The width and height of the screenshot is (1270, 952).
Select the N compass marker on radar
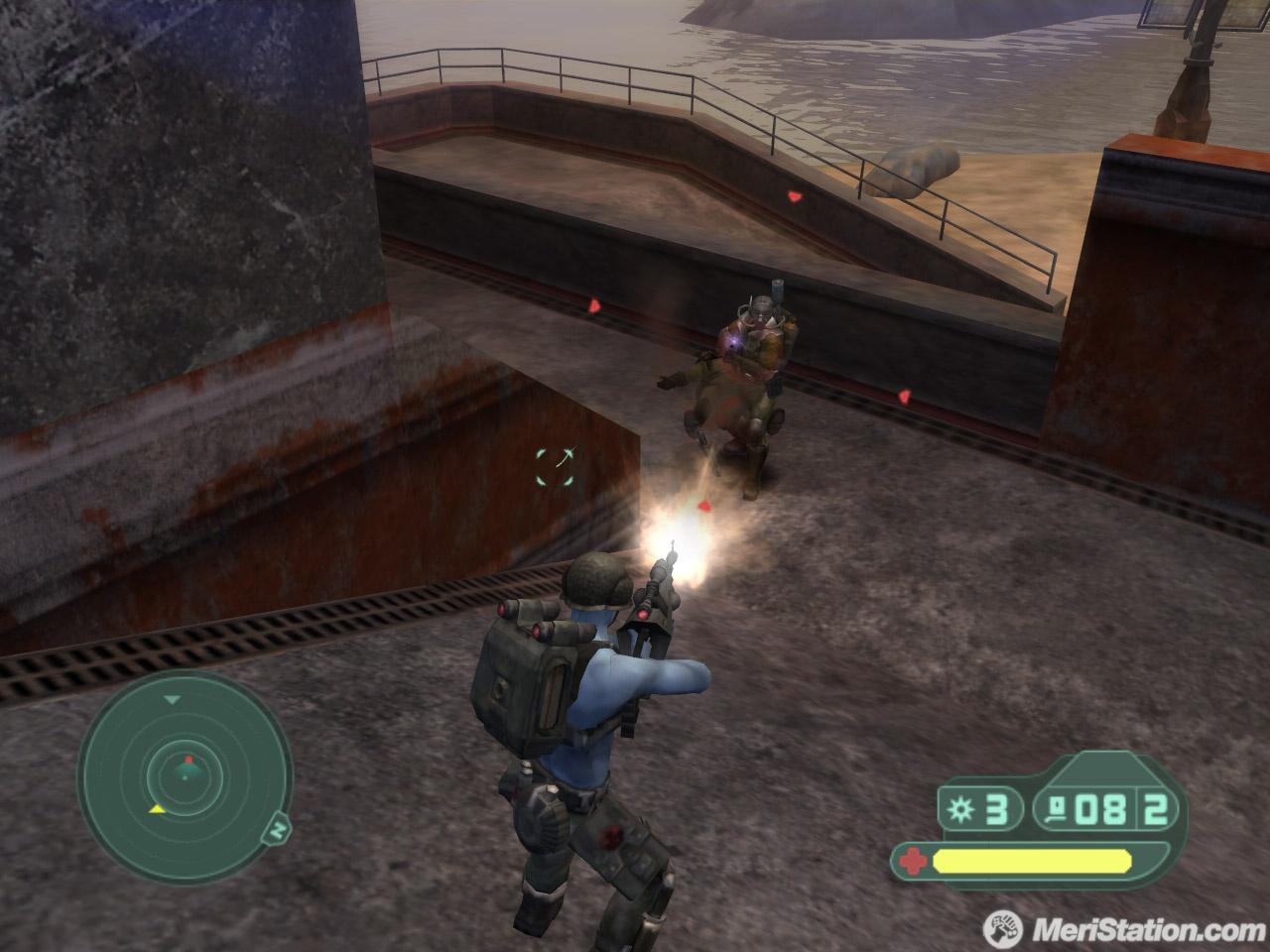(280, 828)
